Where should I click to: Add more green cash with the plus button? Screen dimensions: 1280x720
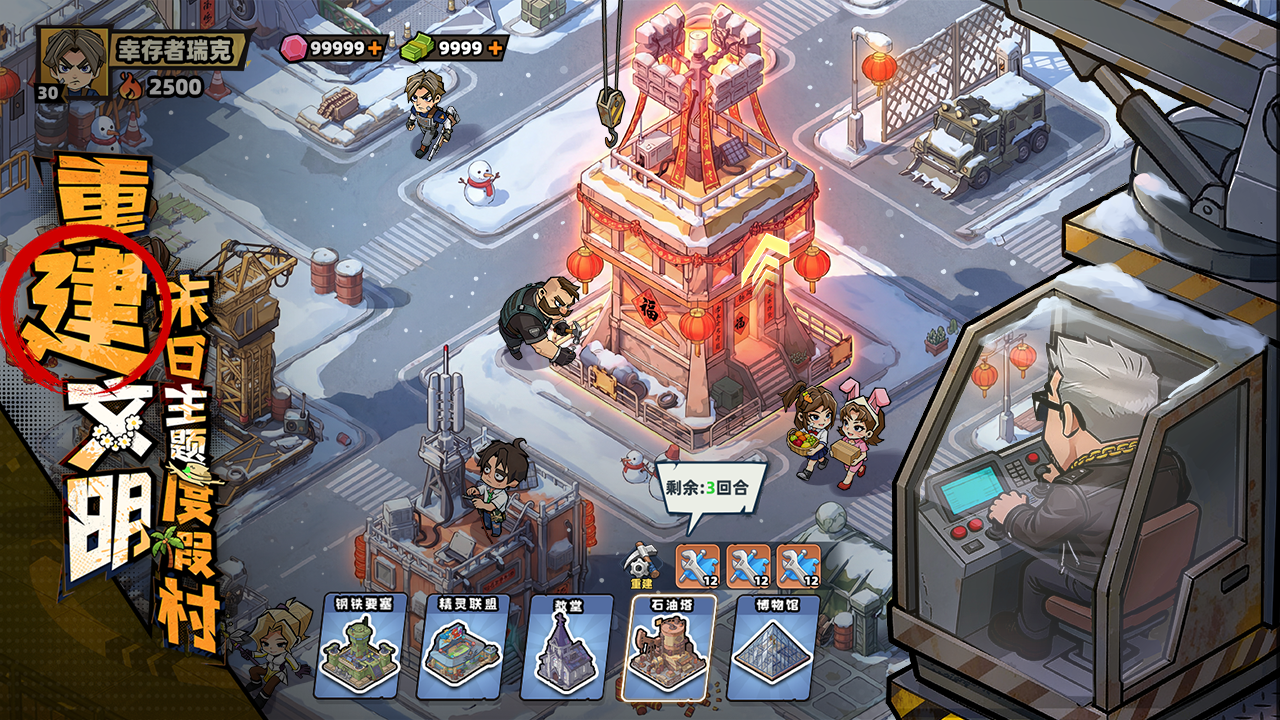(494, 47)
